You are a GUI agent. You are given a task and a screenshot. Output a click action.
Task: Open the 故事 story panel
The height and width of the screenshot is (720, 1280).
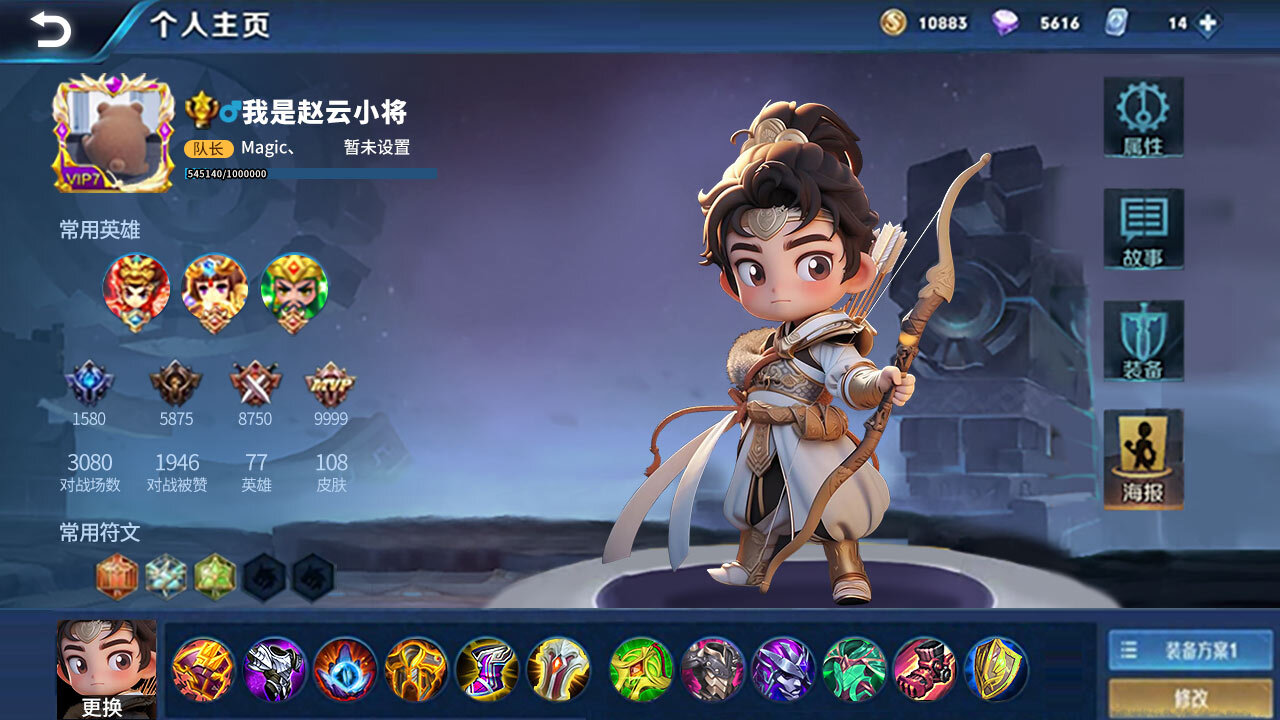pyautogui.click(x=1143, y=229)
